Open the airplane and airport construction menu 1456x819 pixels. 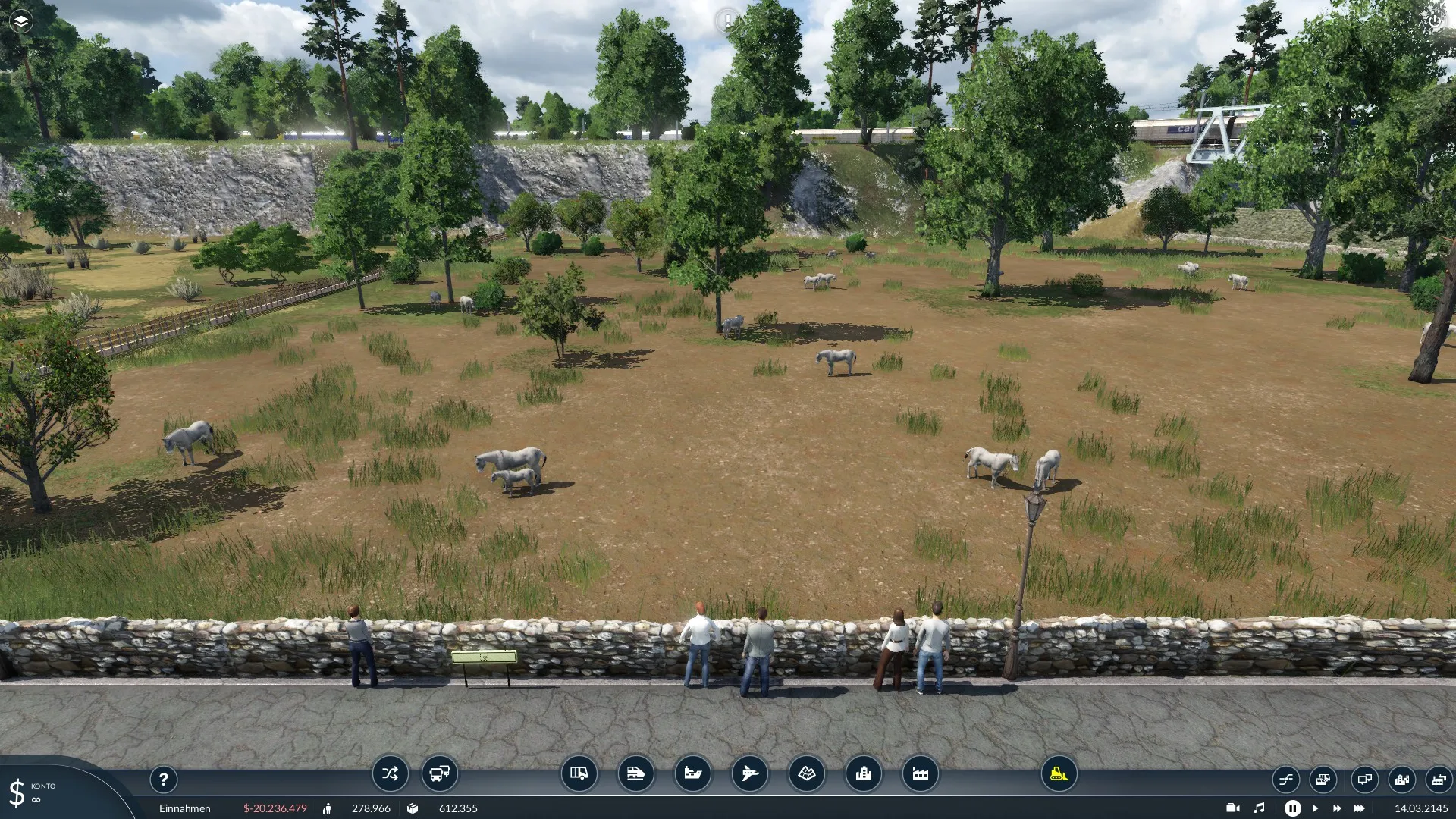tap(749, 773)
